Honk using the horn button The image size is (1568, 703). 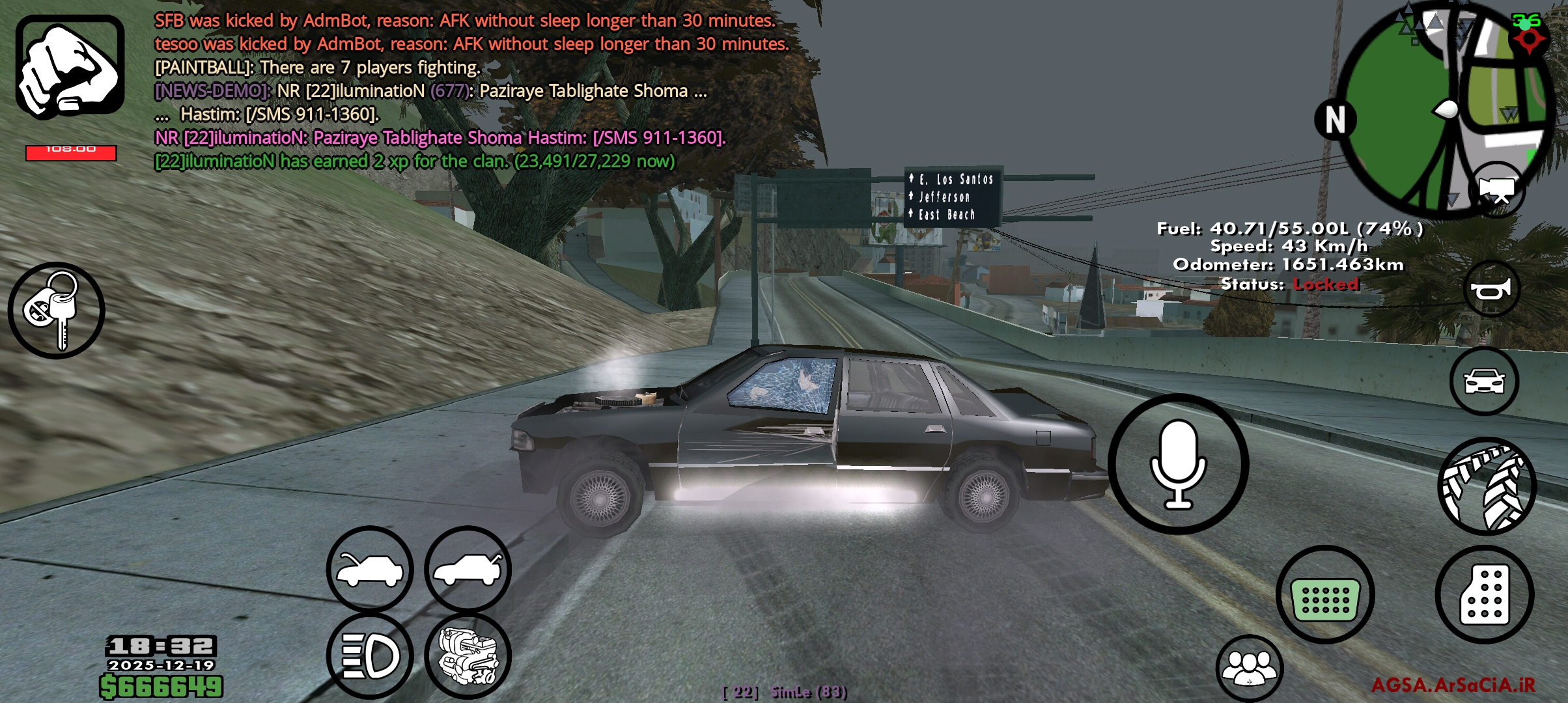tap(1491, 289)
